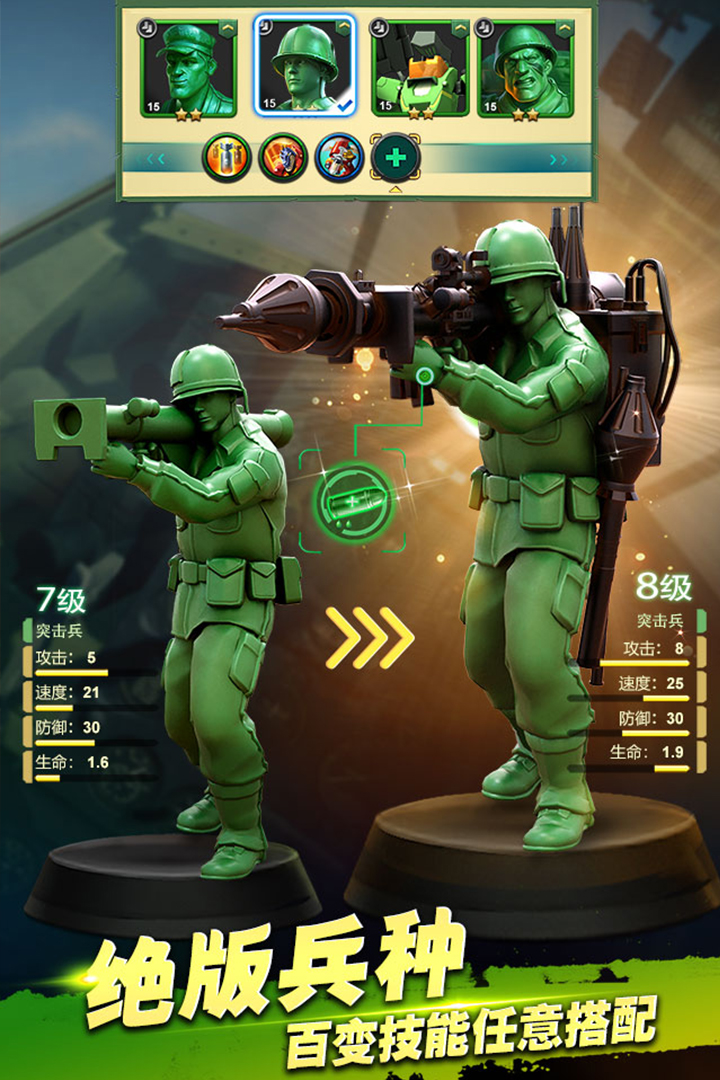Activate the bomb airstrike skill icon
Image resolution: width=720 pixels, height=1080 pixels.
[x=227, y=158]
